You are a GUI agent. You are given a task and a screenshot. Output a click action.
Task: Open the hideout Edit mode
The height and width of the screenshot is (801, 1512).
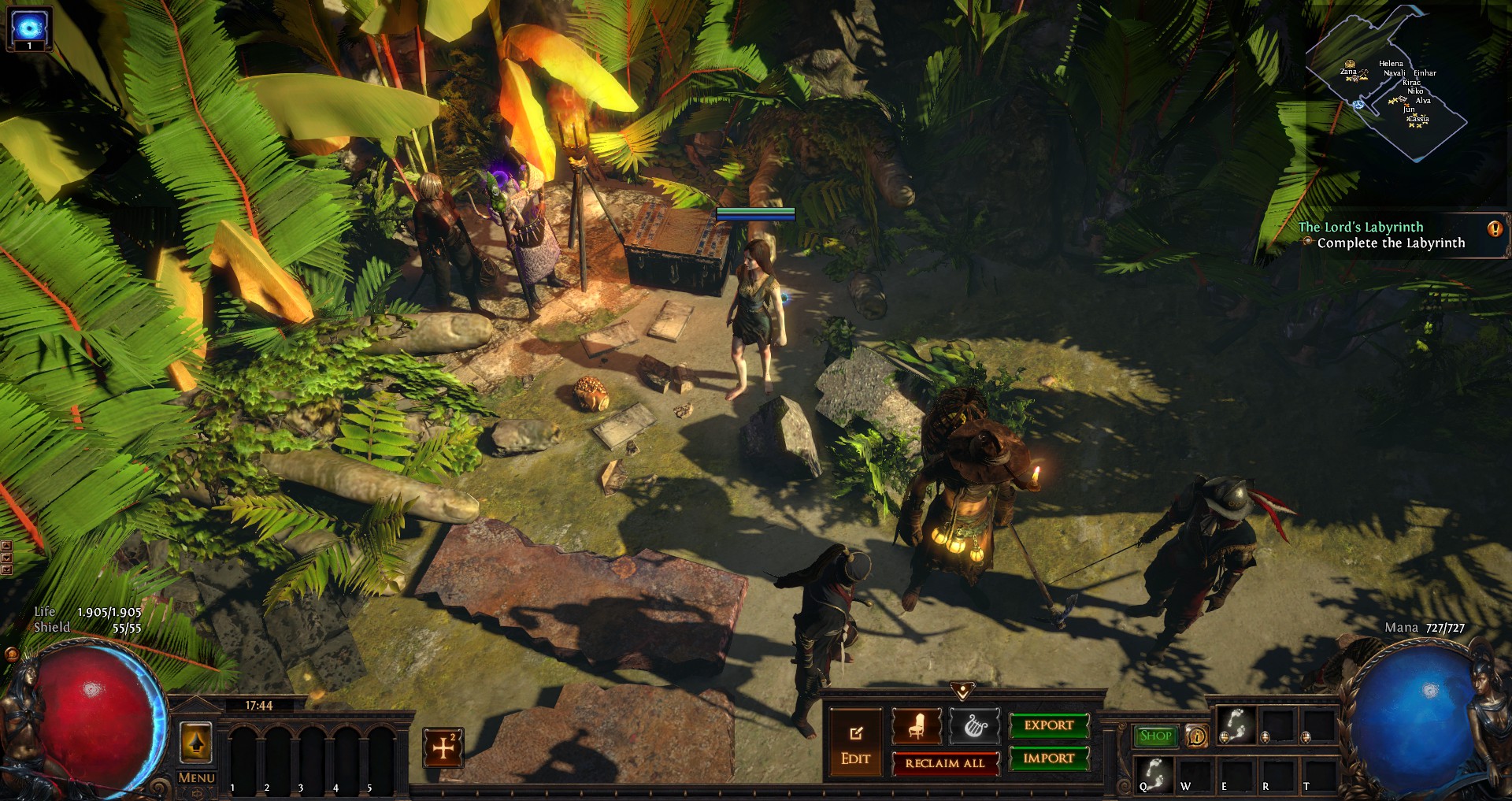(855, 744)
